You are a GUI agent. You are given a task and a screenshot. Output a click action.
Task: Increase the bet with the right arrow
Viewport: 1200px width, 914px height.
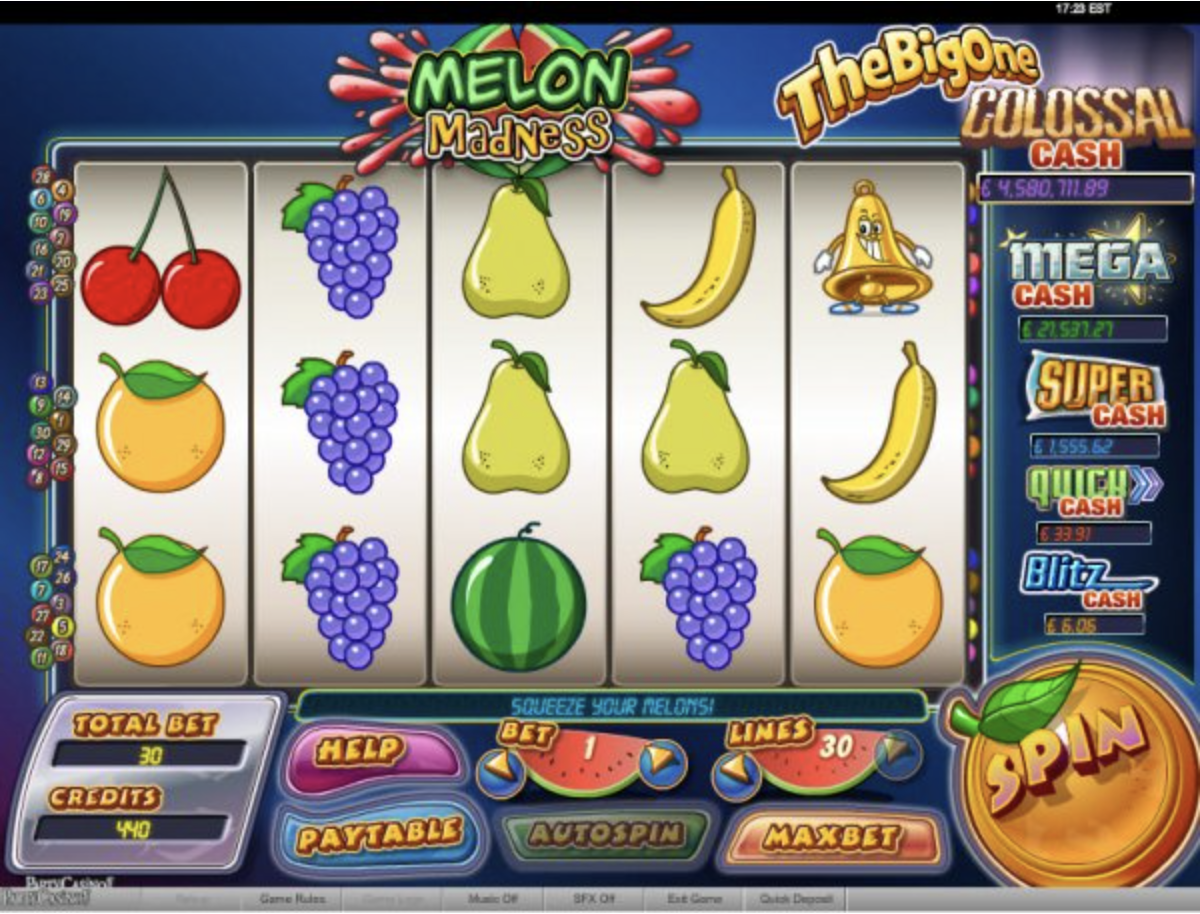[662, 764]
